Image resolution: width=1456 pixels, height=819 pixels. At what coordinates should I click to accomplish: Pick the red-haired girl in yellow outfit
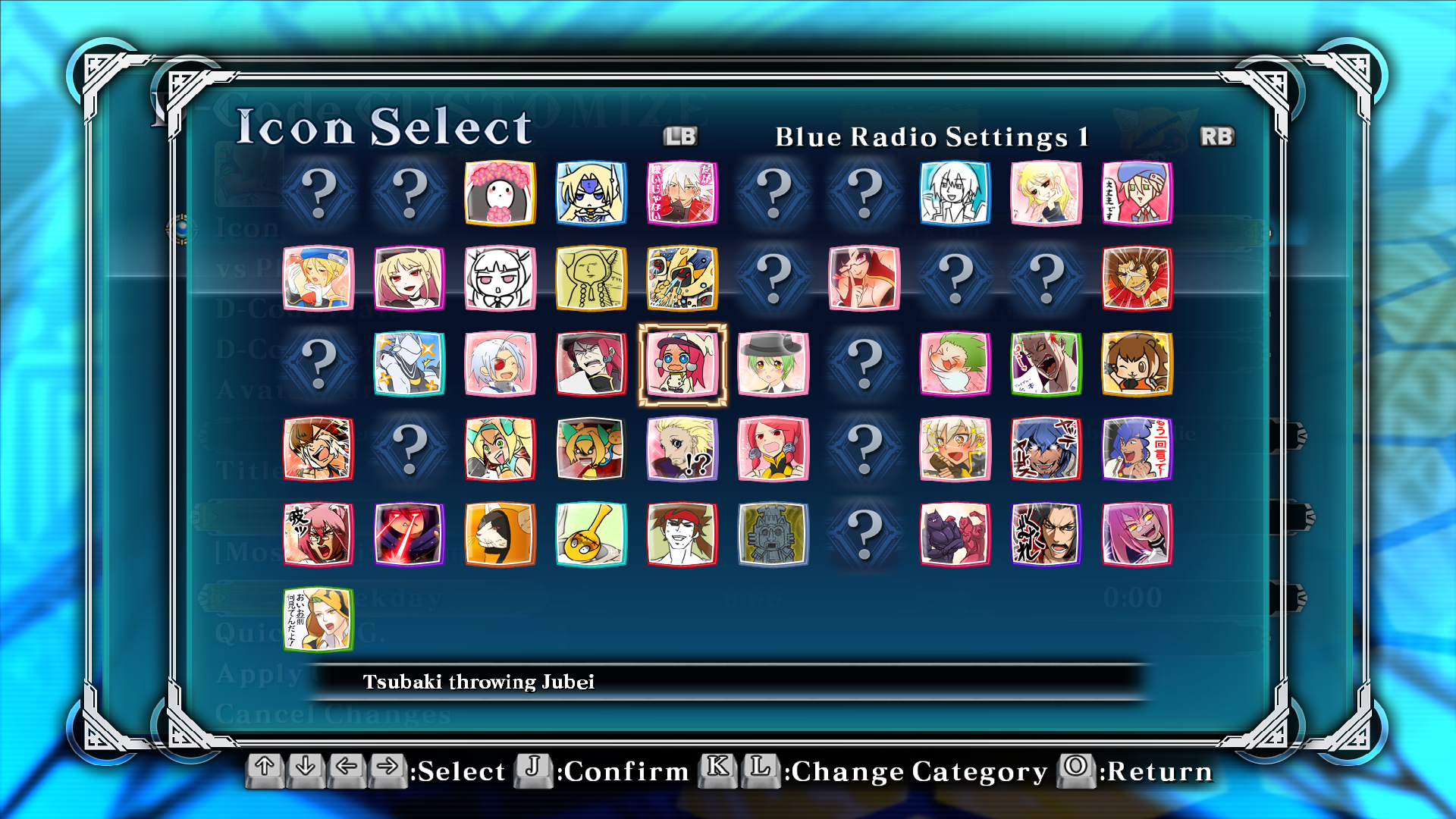coord(773,449)
